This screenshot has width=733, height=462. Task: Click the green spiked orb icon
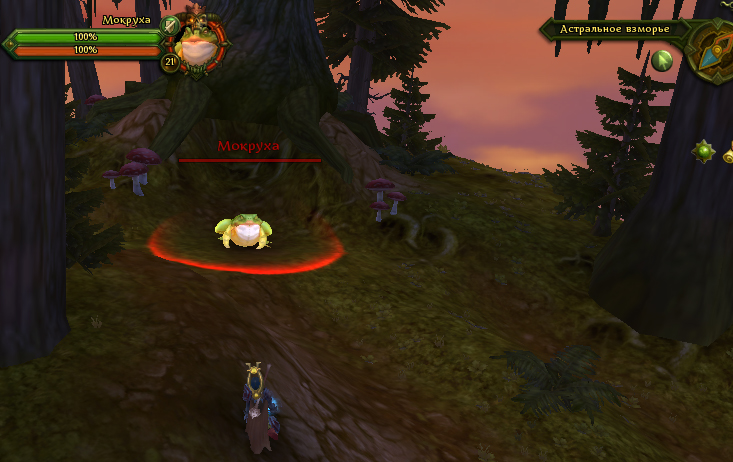click(x=705, y=152)
